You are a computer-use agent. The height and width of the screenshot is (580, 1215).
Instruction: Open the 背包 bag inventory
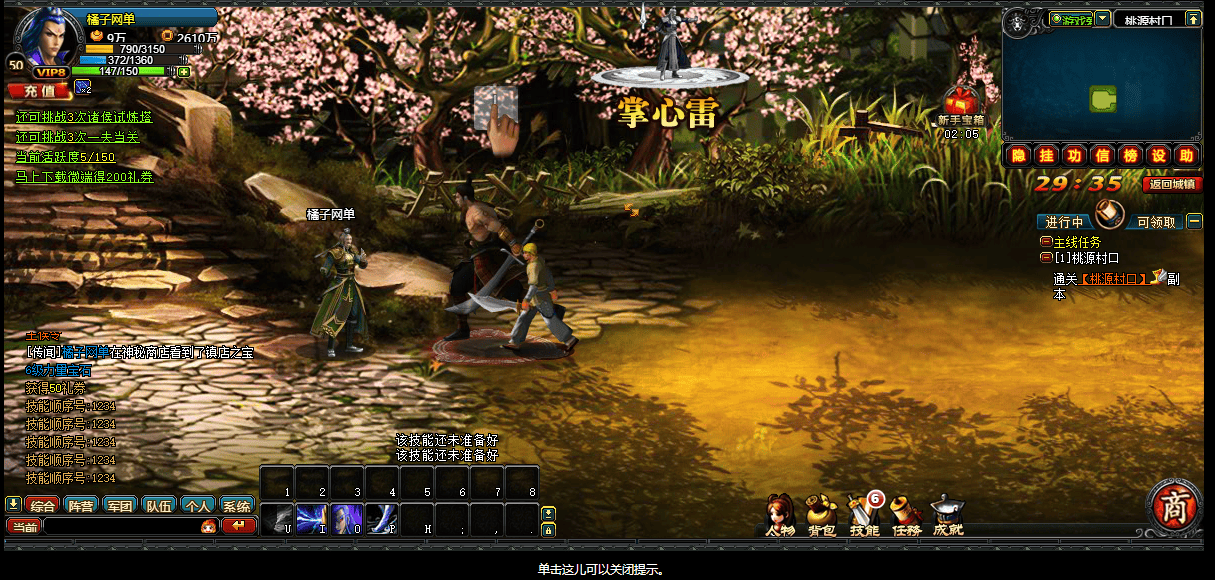pyautogui.click(x=822, y=513)
